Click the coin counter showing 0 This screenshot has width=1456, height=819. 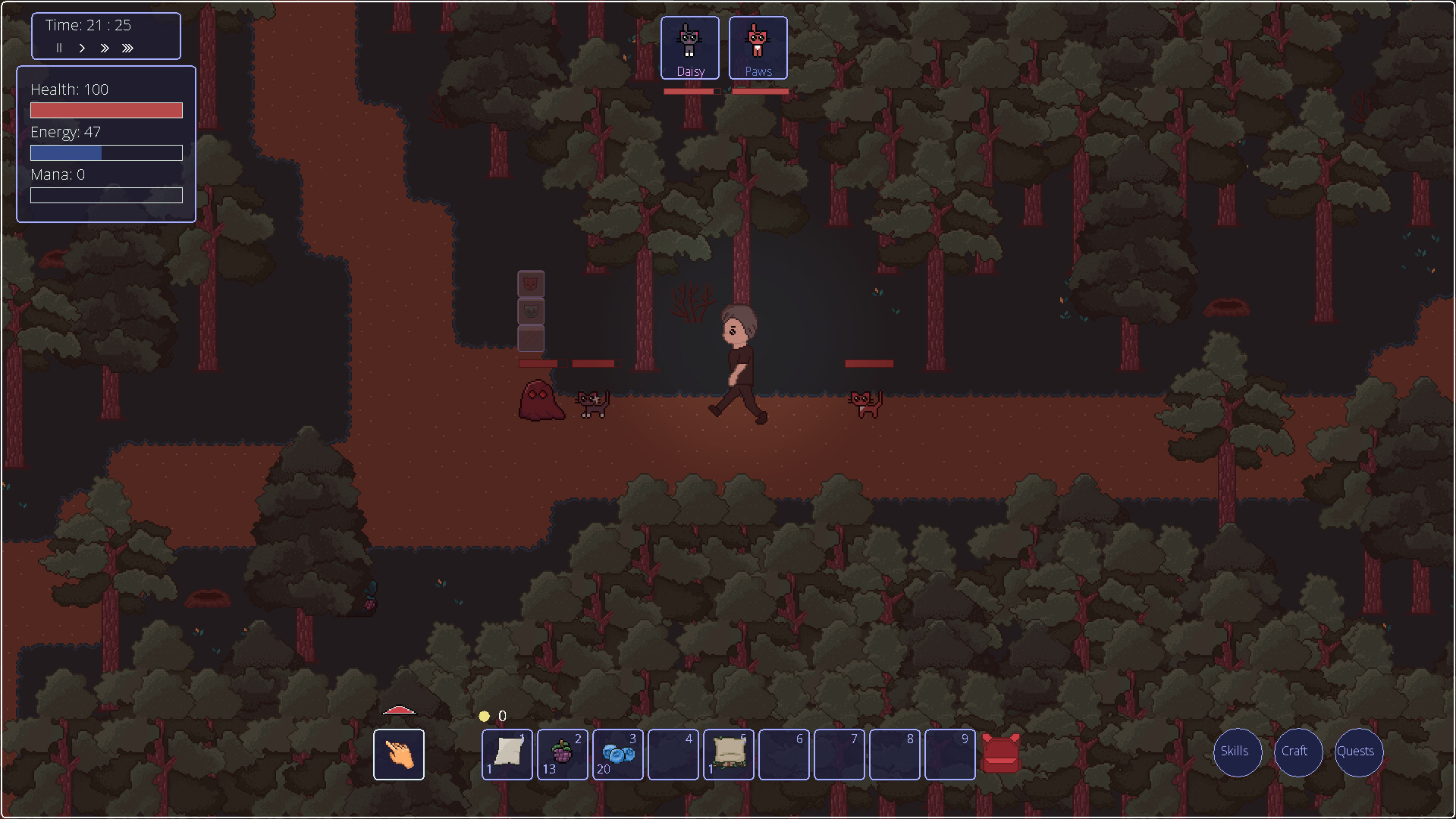coord(493,715)
